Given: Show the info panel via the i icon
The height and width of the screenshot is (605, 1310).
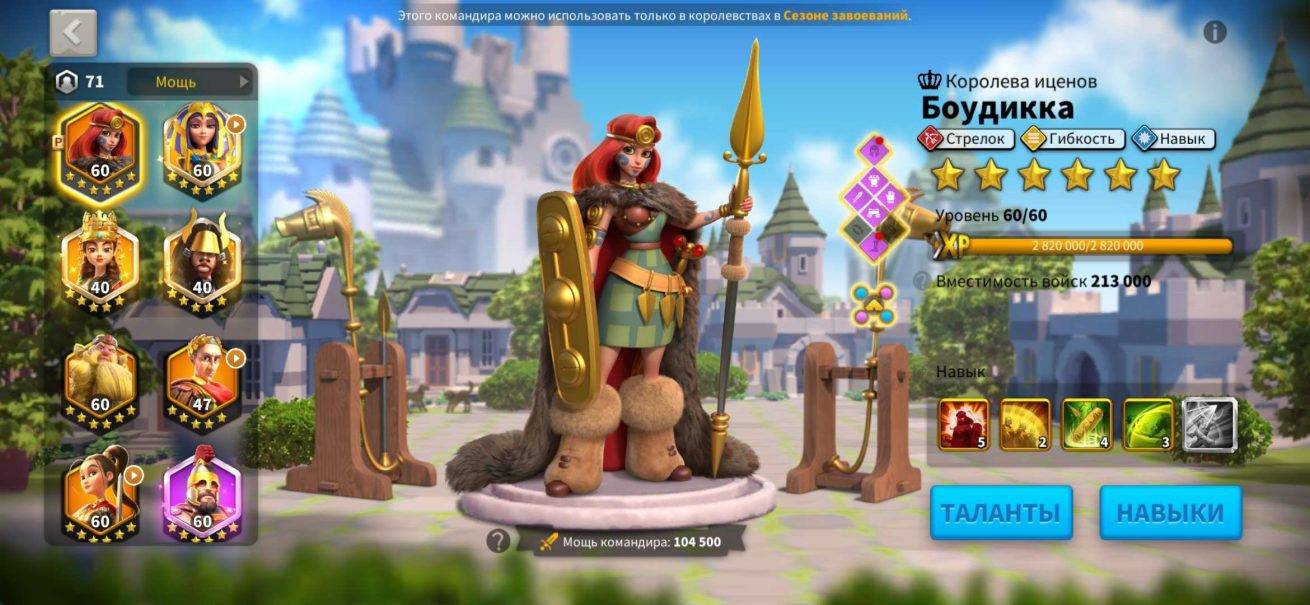Looking at the screenshot, I should coord(1215,32).
